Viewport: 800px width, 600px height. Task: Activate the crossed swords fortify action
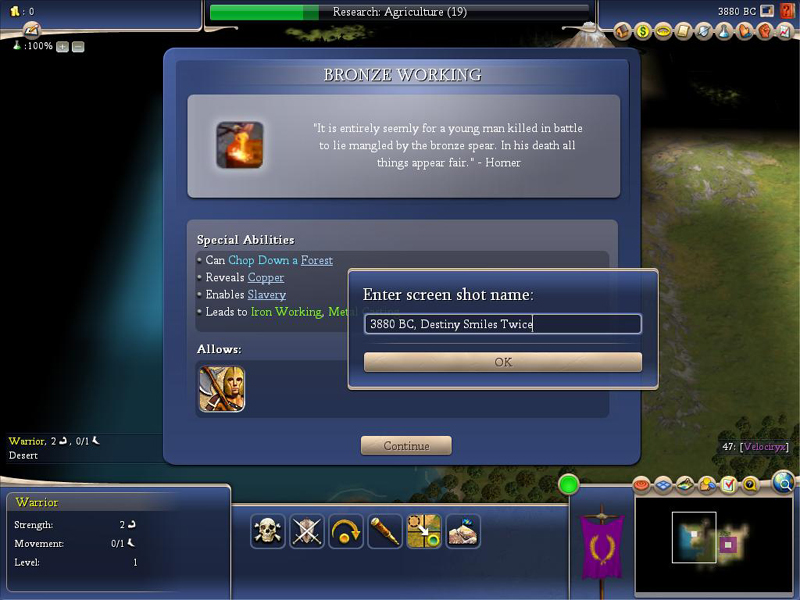click(307, 531)
